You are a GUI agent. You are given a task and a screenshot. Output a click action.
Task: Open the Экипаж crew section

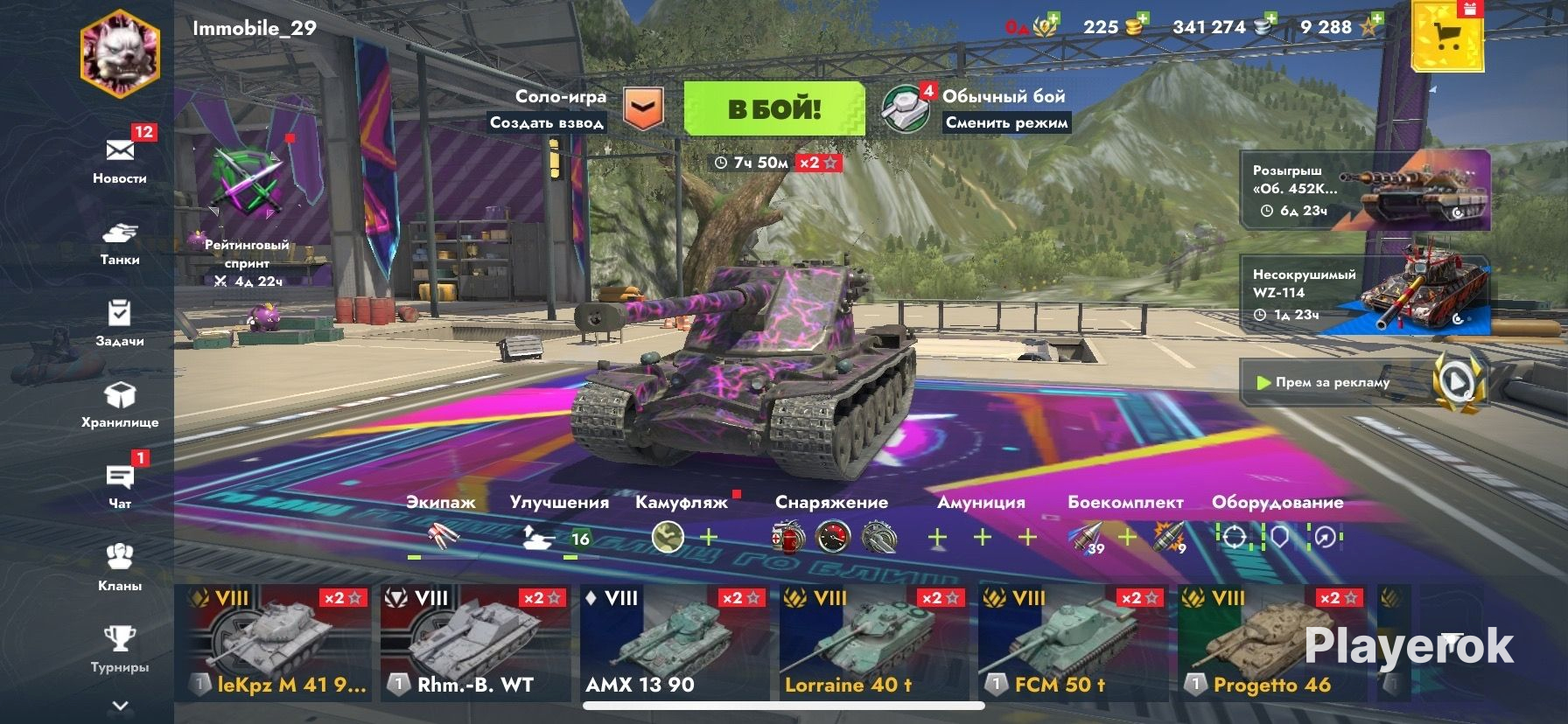(x=440, y=525)
